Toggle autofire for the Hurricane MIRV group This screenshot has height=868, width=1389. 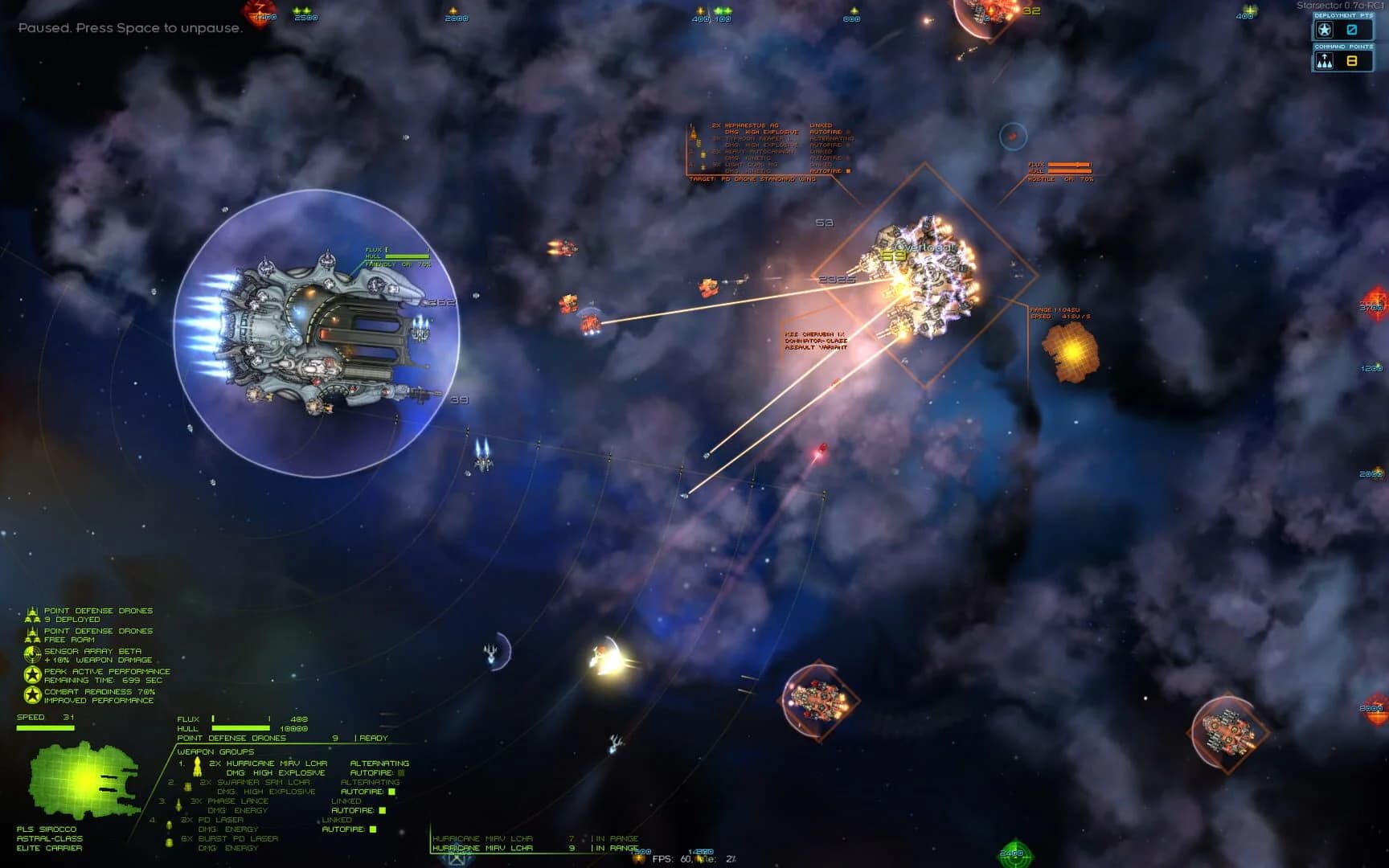(x=399, y=772)
